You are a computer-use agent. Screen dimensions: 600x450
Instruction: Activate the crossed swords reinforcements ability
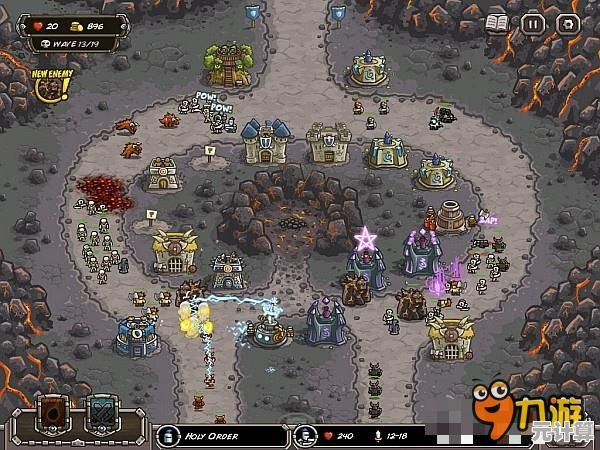point(102,414)
